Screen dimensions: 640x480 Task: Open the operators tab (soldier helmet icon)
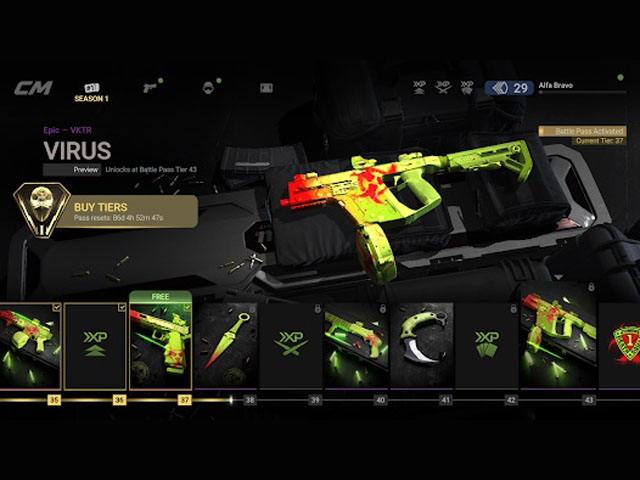coord(208,88)
